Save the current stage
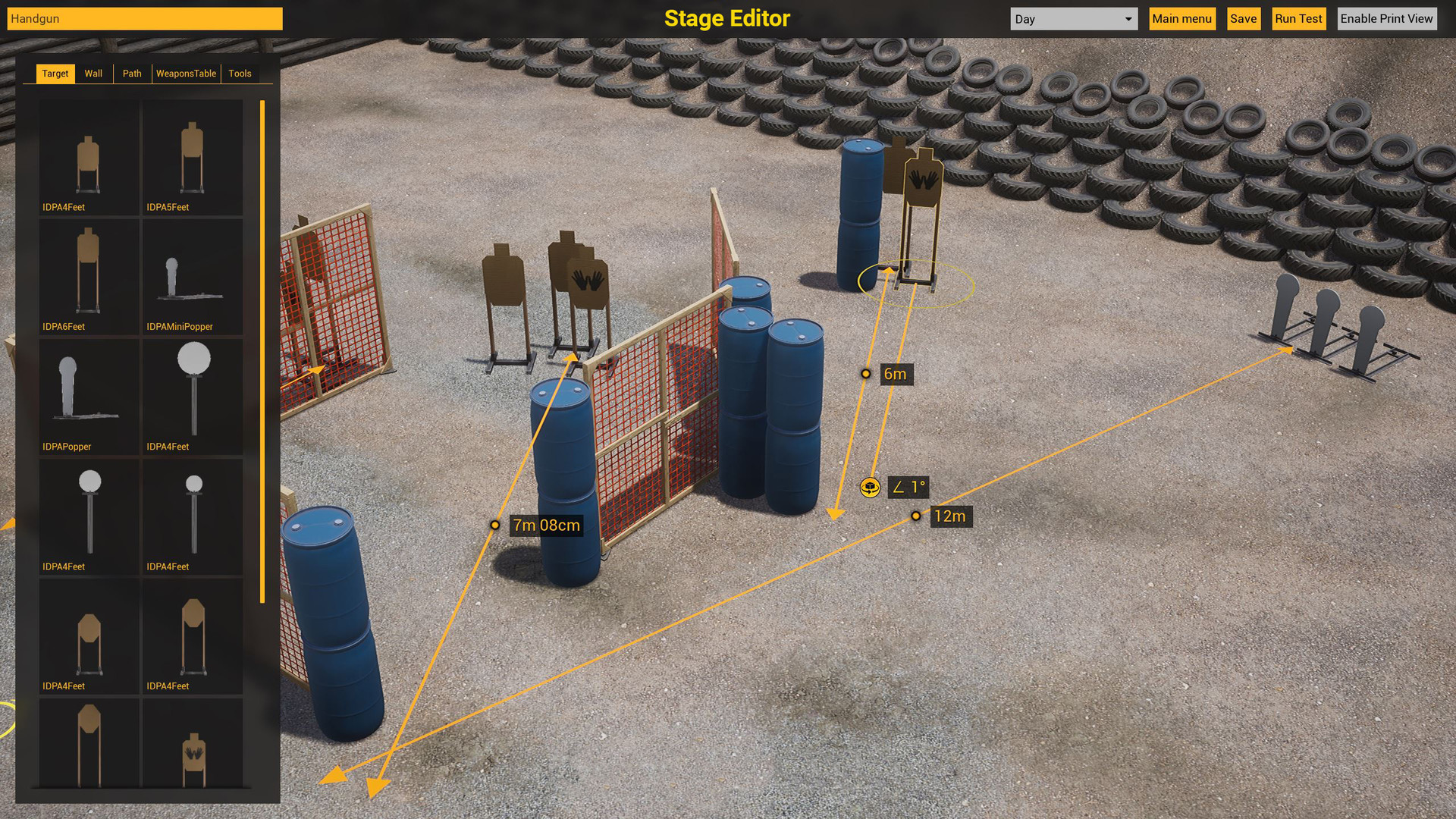Image resolution: width=1456 pixels, height=819 pixels. point(1243,18)
